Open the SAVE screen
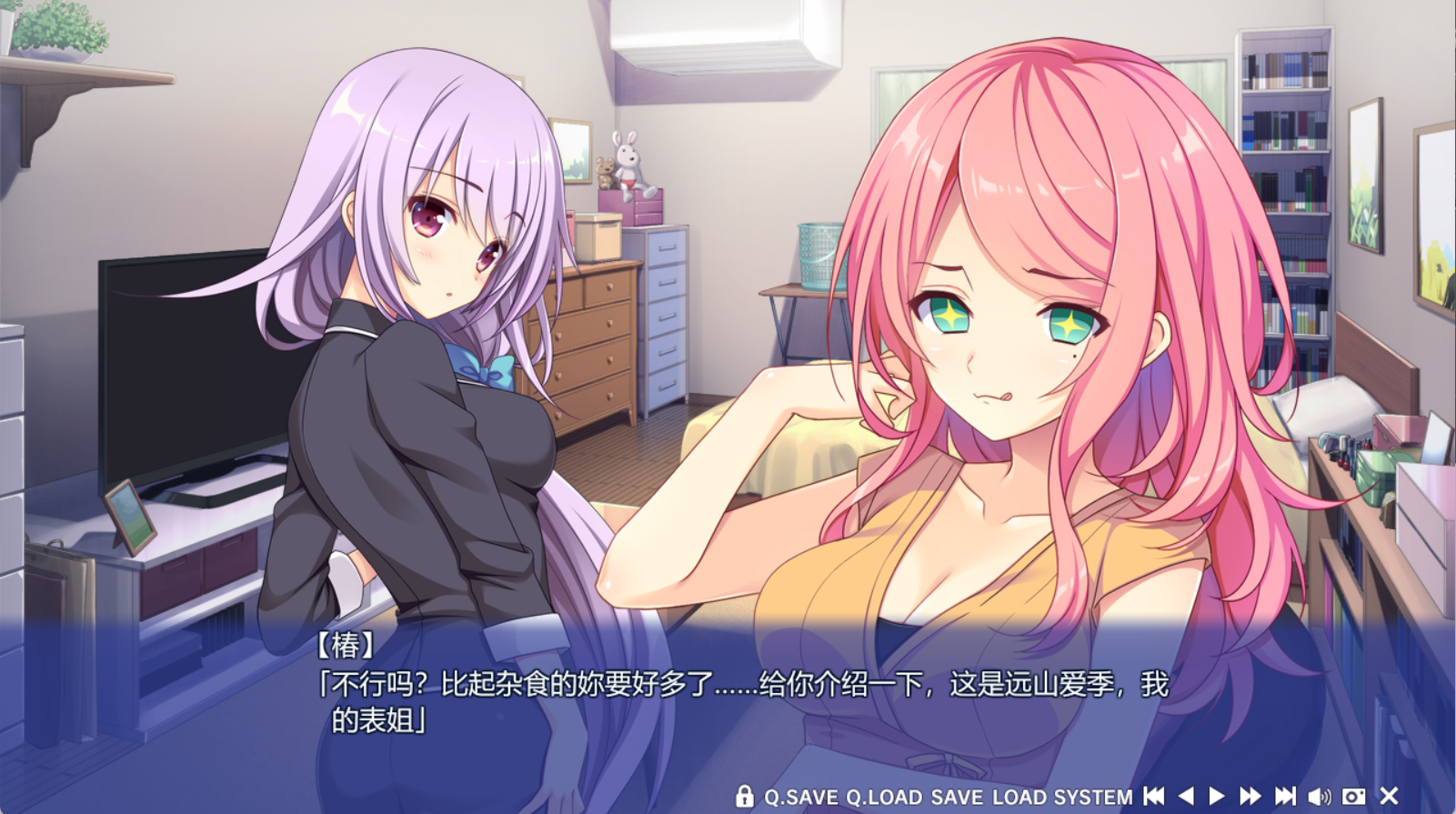 pyautogui.click(x=955, y=797)
